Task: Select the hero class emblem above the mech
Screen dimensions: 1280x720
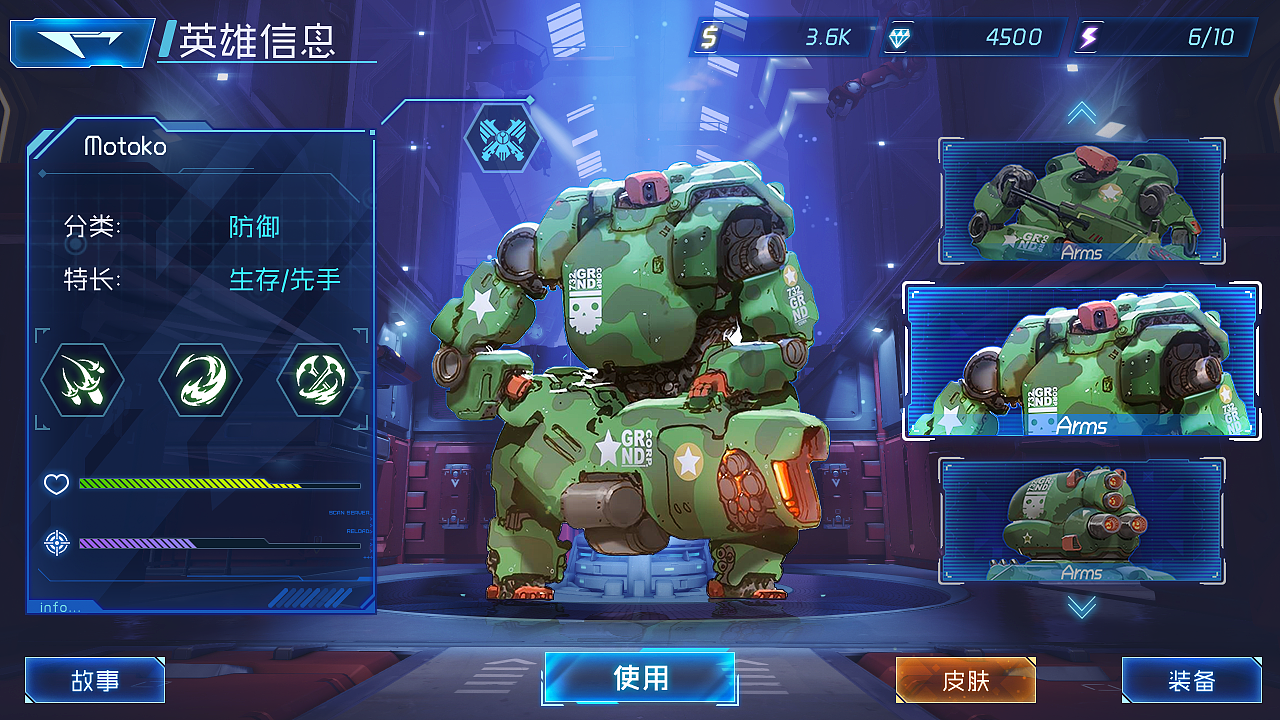Action: tap(504, 138)
